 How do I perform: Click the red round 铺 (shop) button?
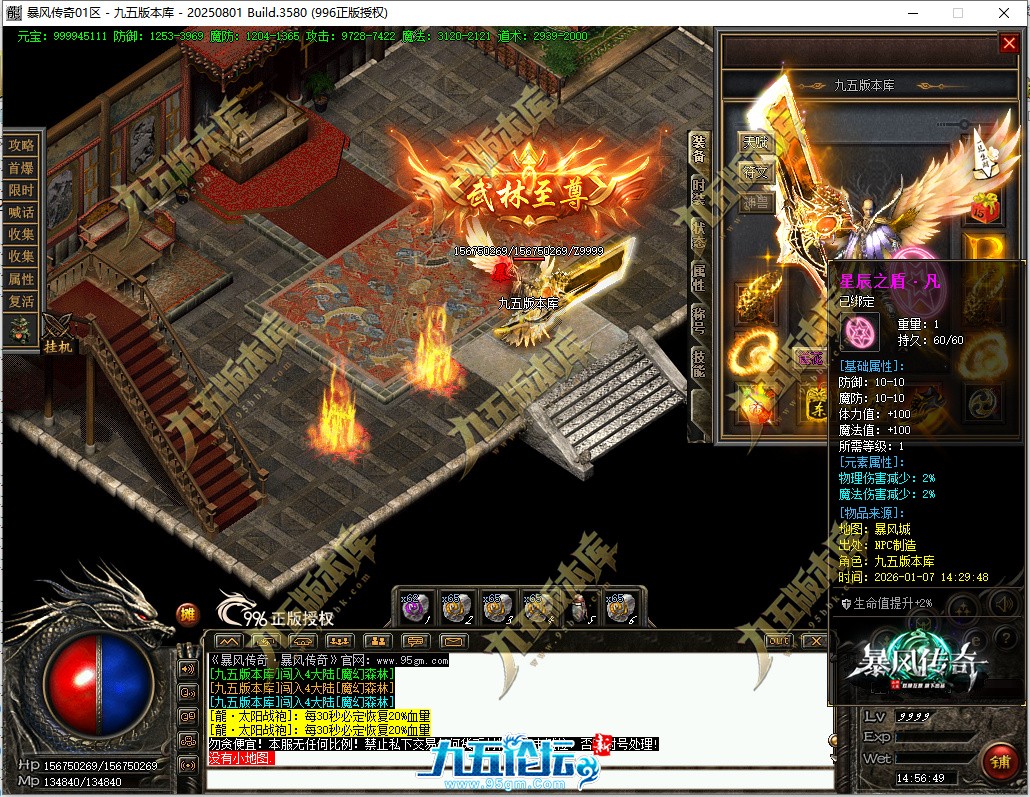[998, 761]
